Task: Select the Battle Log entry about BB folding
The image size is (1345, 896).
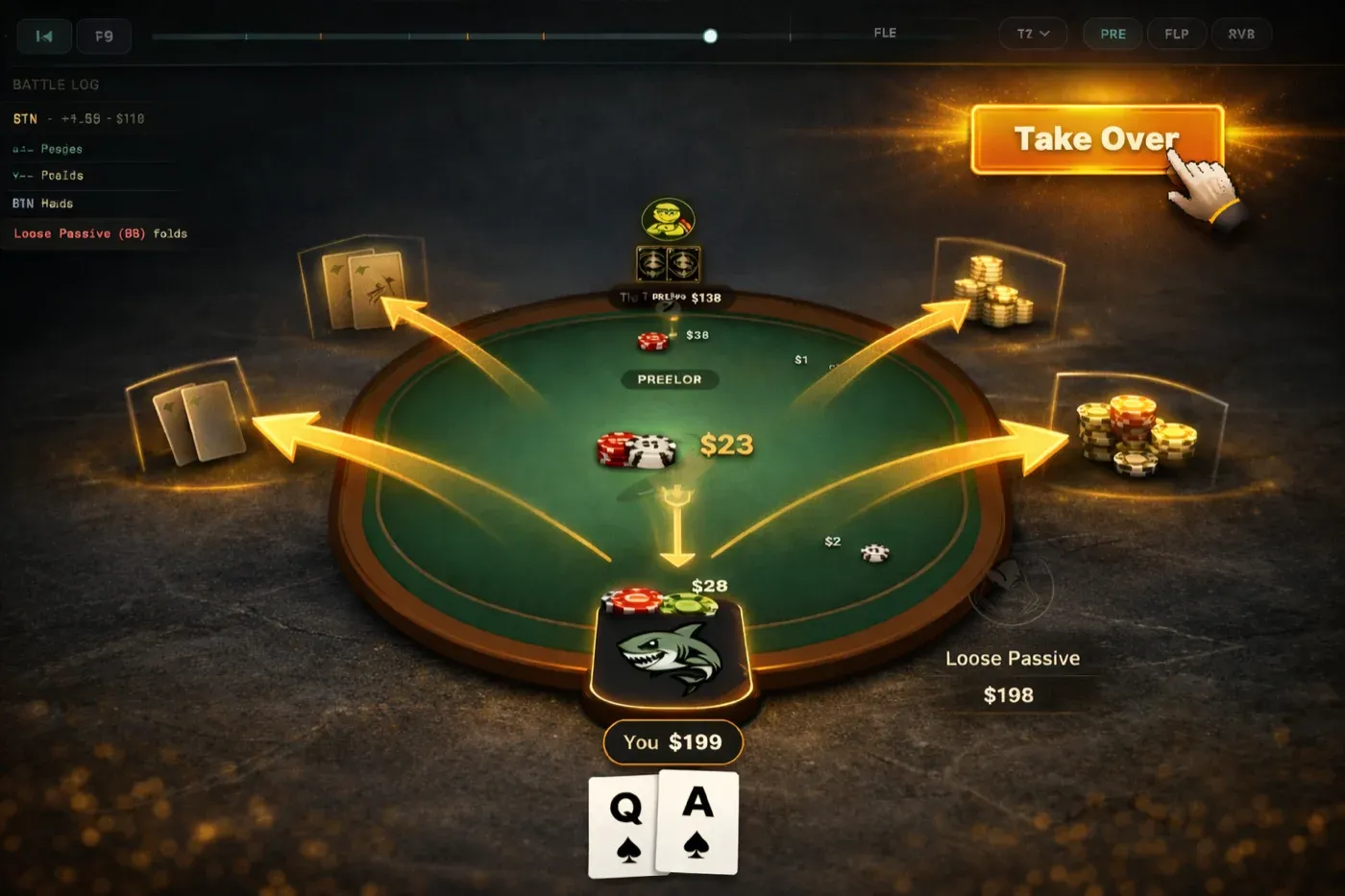Action: (x=99, y=233)
